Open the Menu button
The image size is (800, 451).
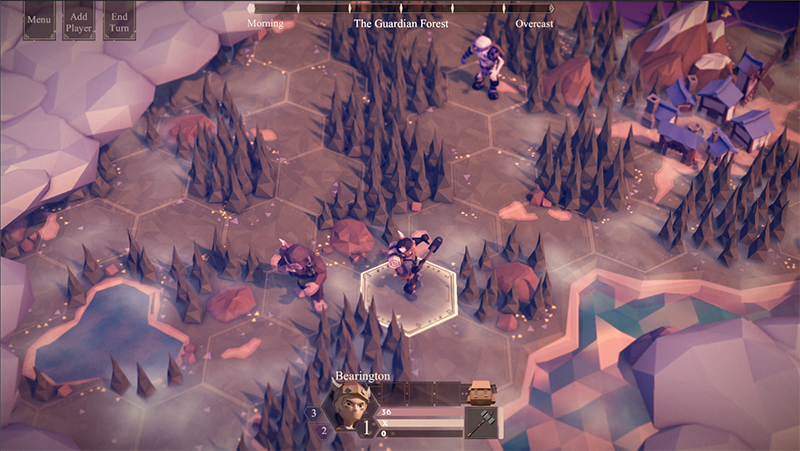40,20
